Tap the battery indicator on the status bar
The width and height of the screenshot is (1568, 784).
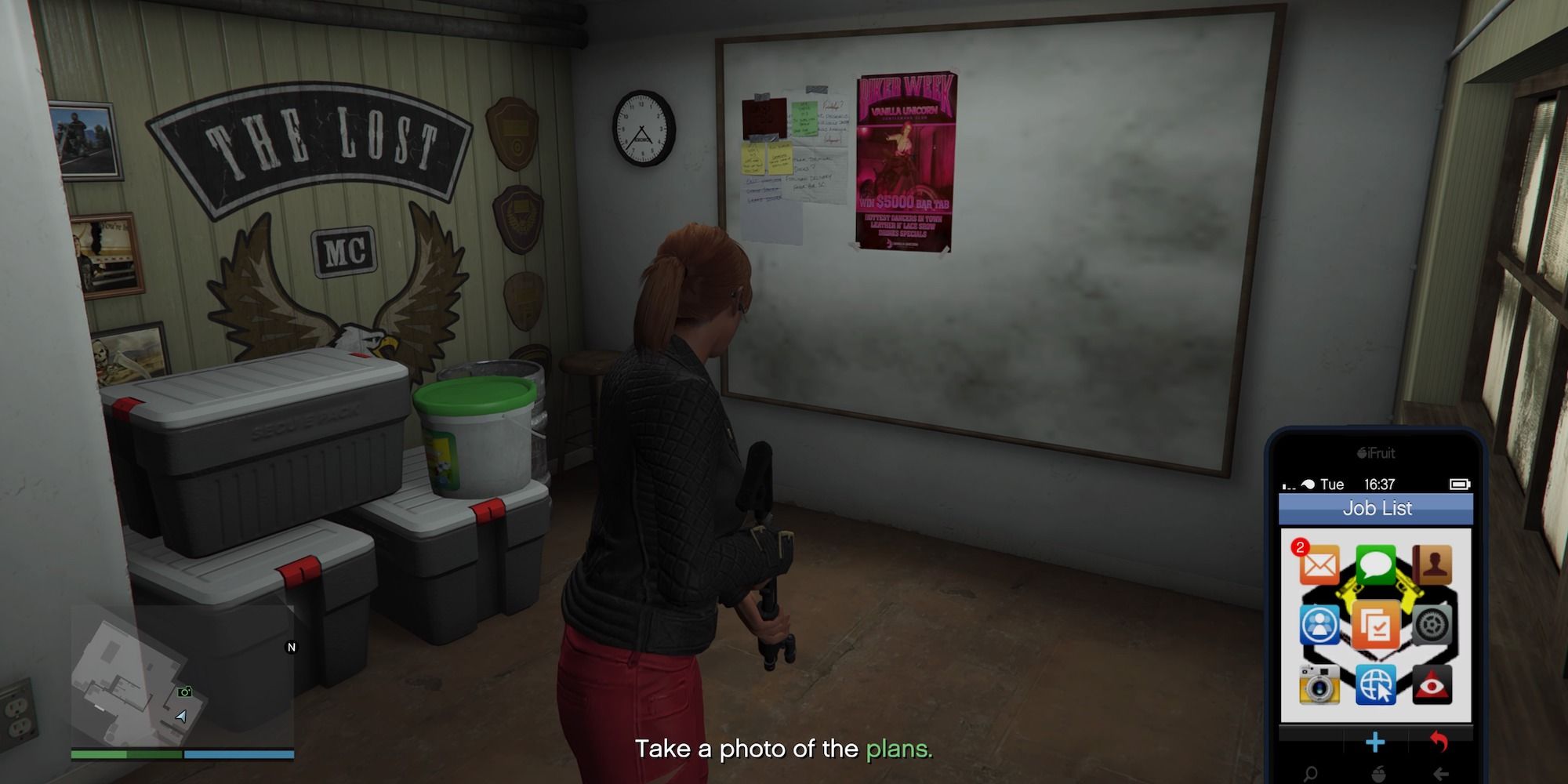click(x=1458, y=484)
